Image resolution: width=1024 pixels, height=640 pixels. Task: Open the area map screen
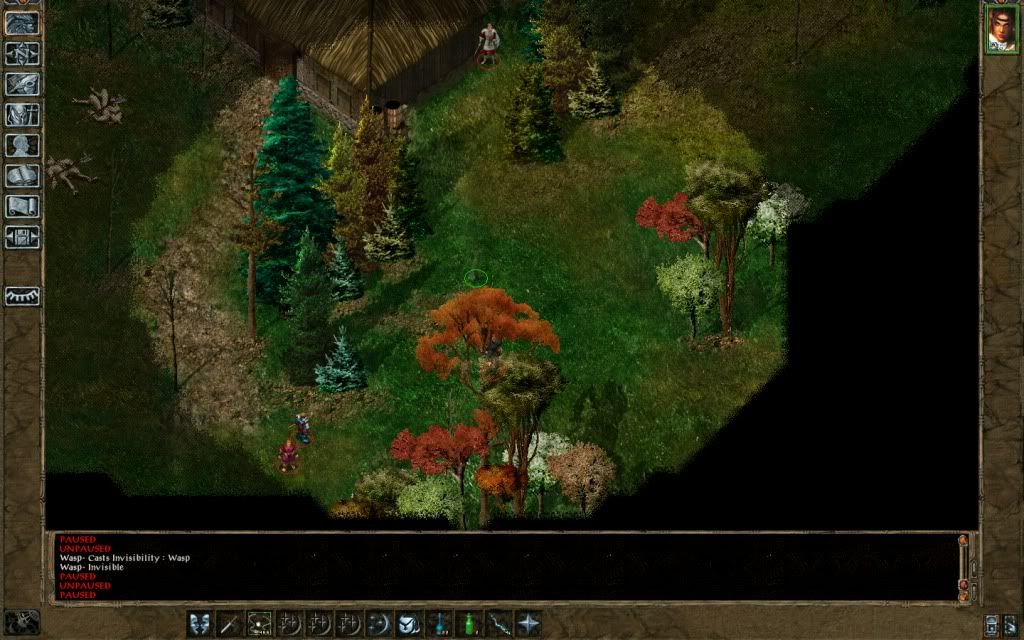23,53
